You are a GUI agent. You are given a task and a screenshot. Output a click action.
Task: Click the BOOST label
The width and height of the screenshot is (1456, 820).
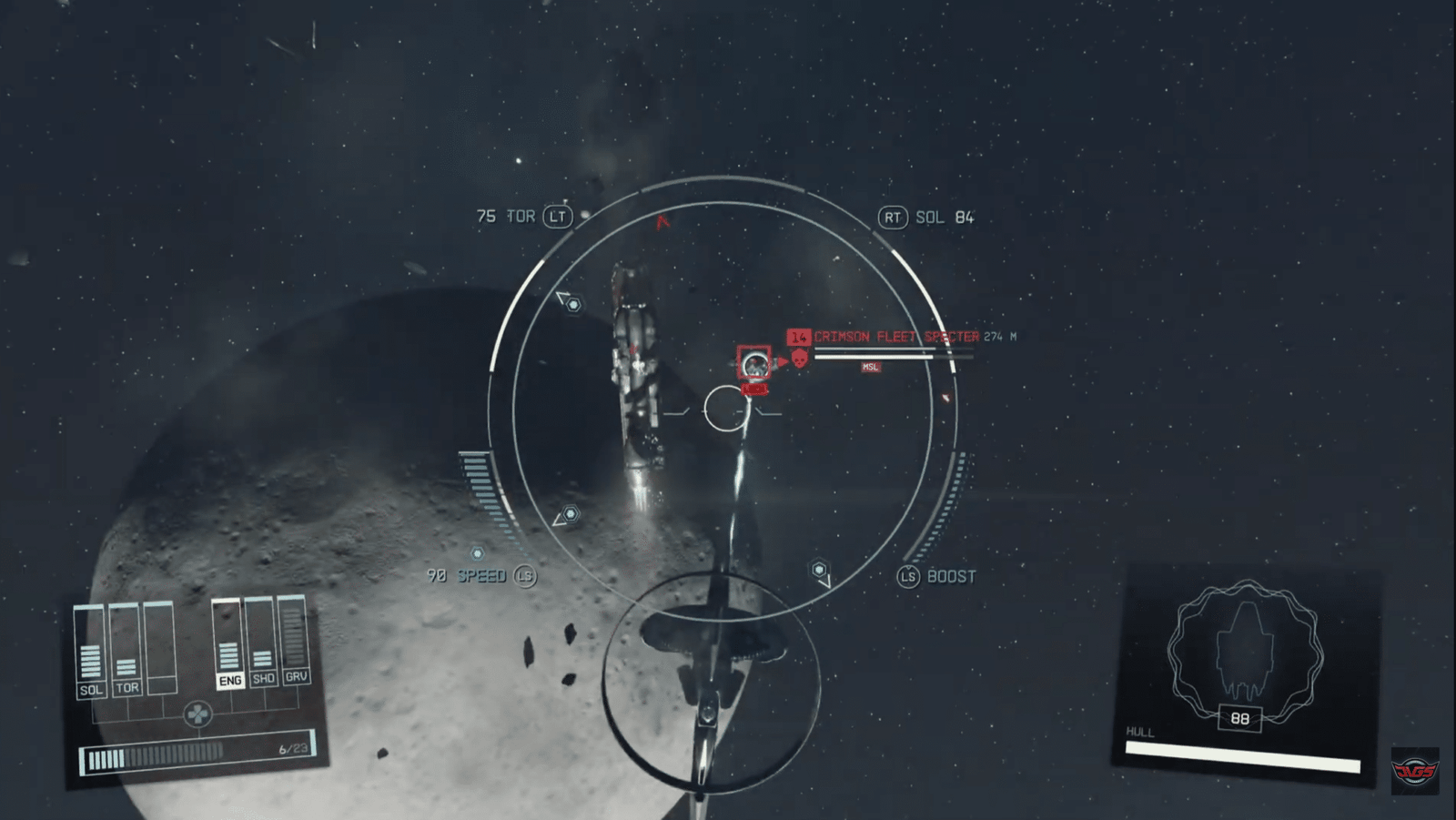coord(949,576)
